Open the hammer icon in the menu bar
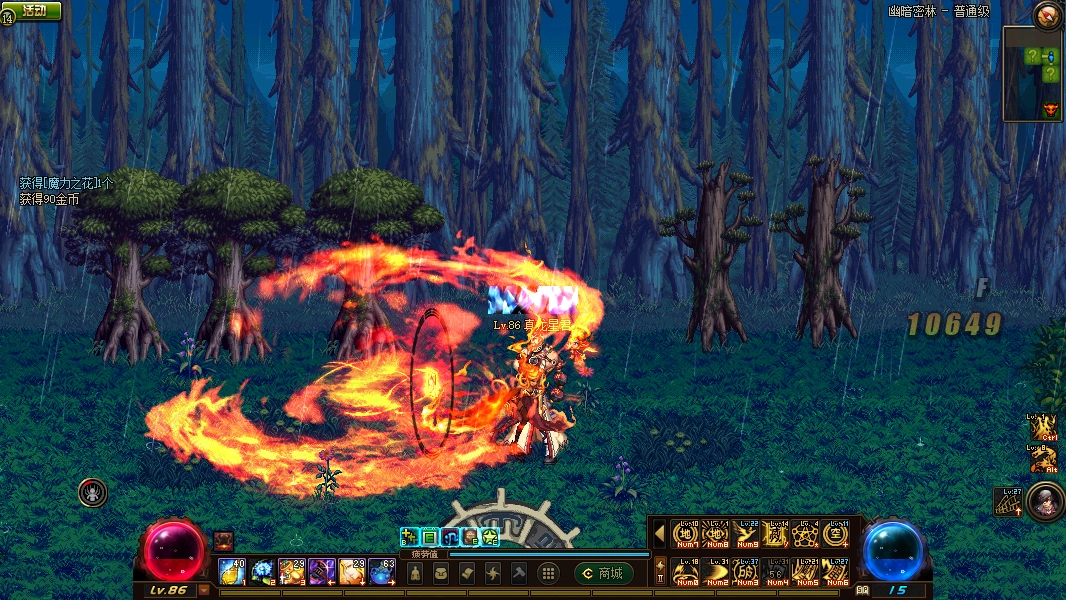 [x=519, y=573]
